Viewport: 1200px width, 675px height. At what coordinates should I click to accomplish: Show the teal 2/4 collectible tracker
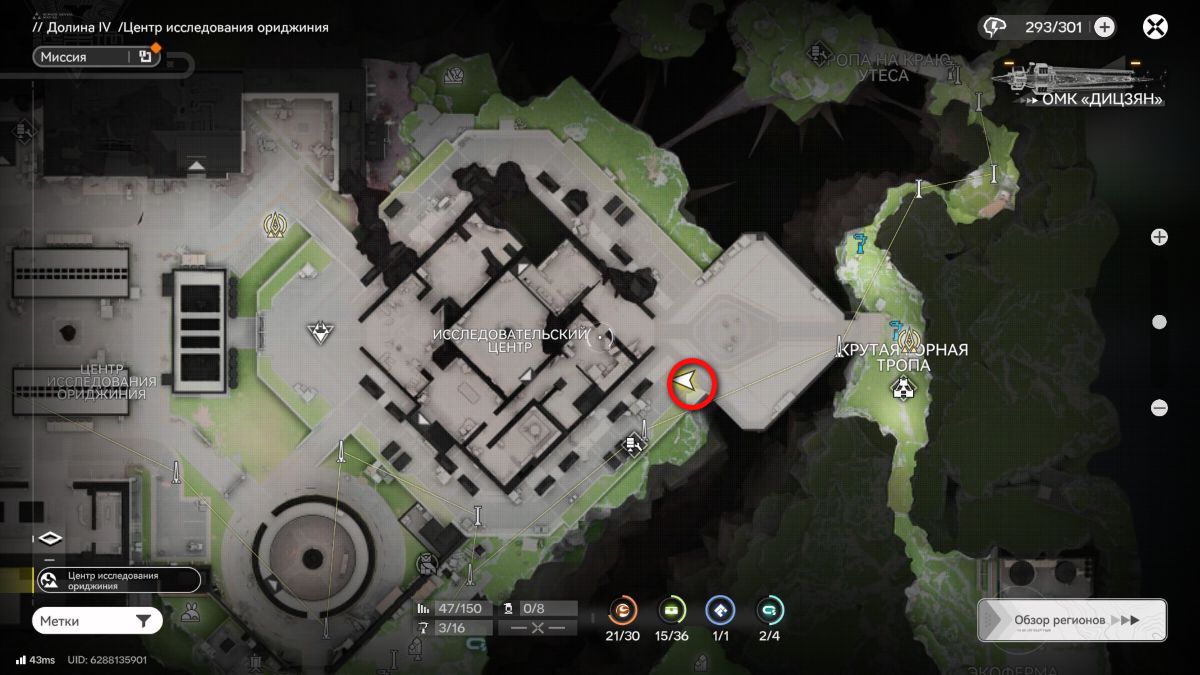pos(769,610)
